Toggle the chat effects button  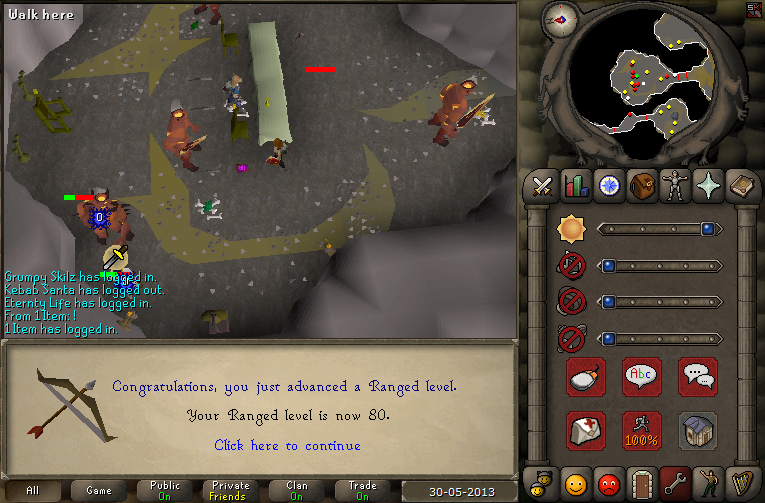click(x=642, y=377)
